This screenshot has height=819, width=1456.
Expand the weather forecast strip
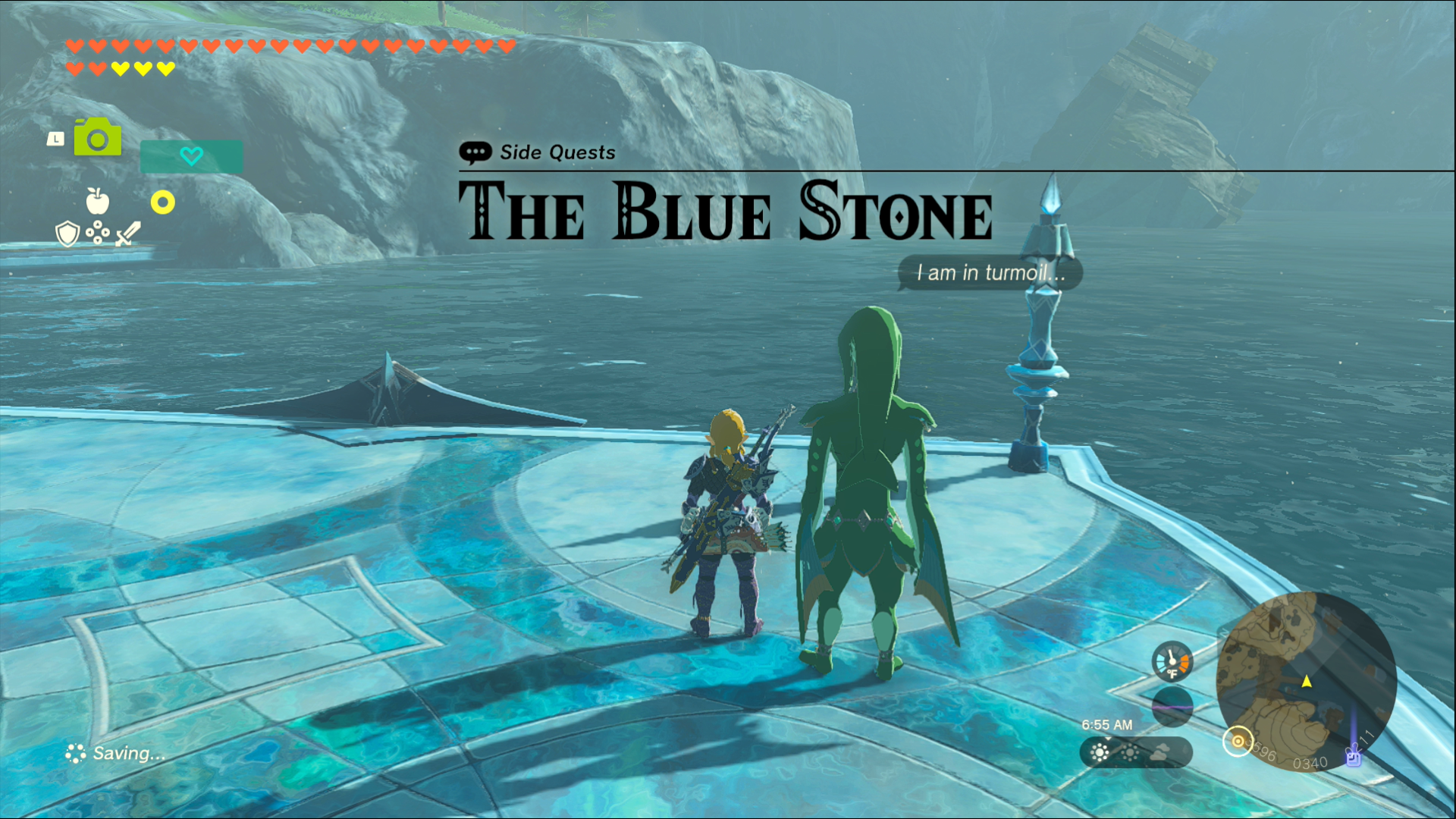[1136, 753]
